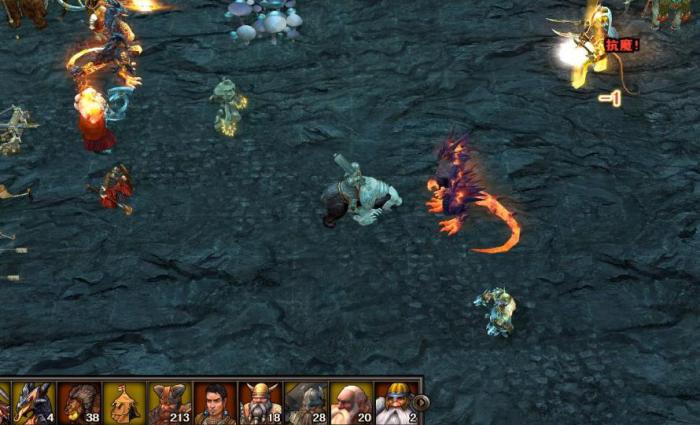Click the round arrow button ending the turn bar

pos(421,403)
